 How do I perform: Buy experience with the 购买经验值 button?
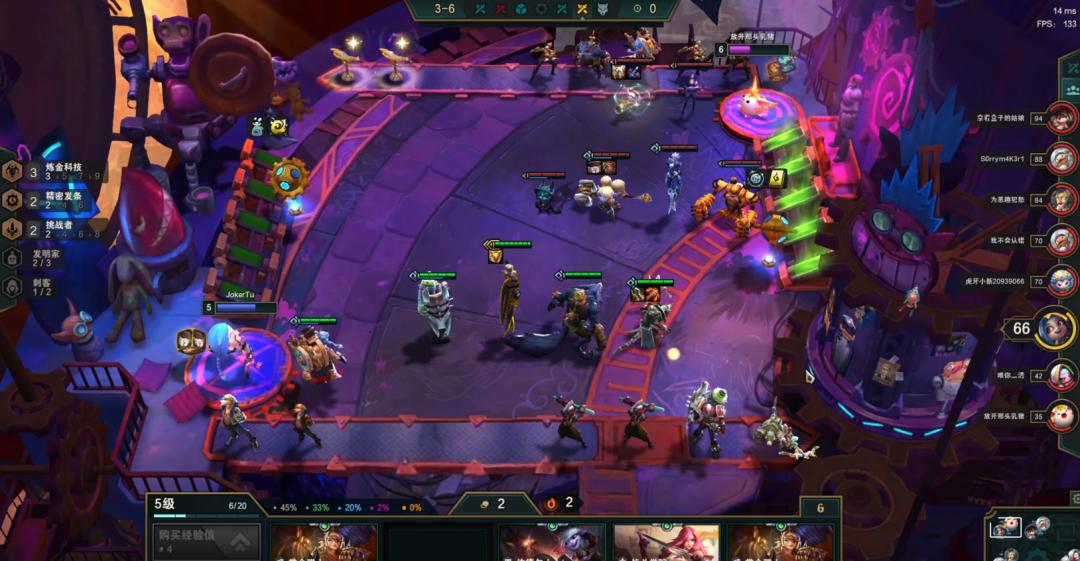204,542
